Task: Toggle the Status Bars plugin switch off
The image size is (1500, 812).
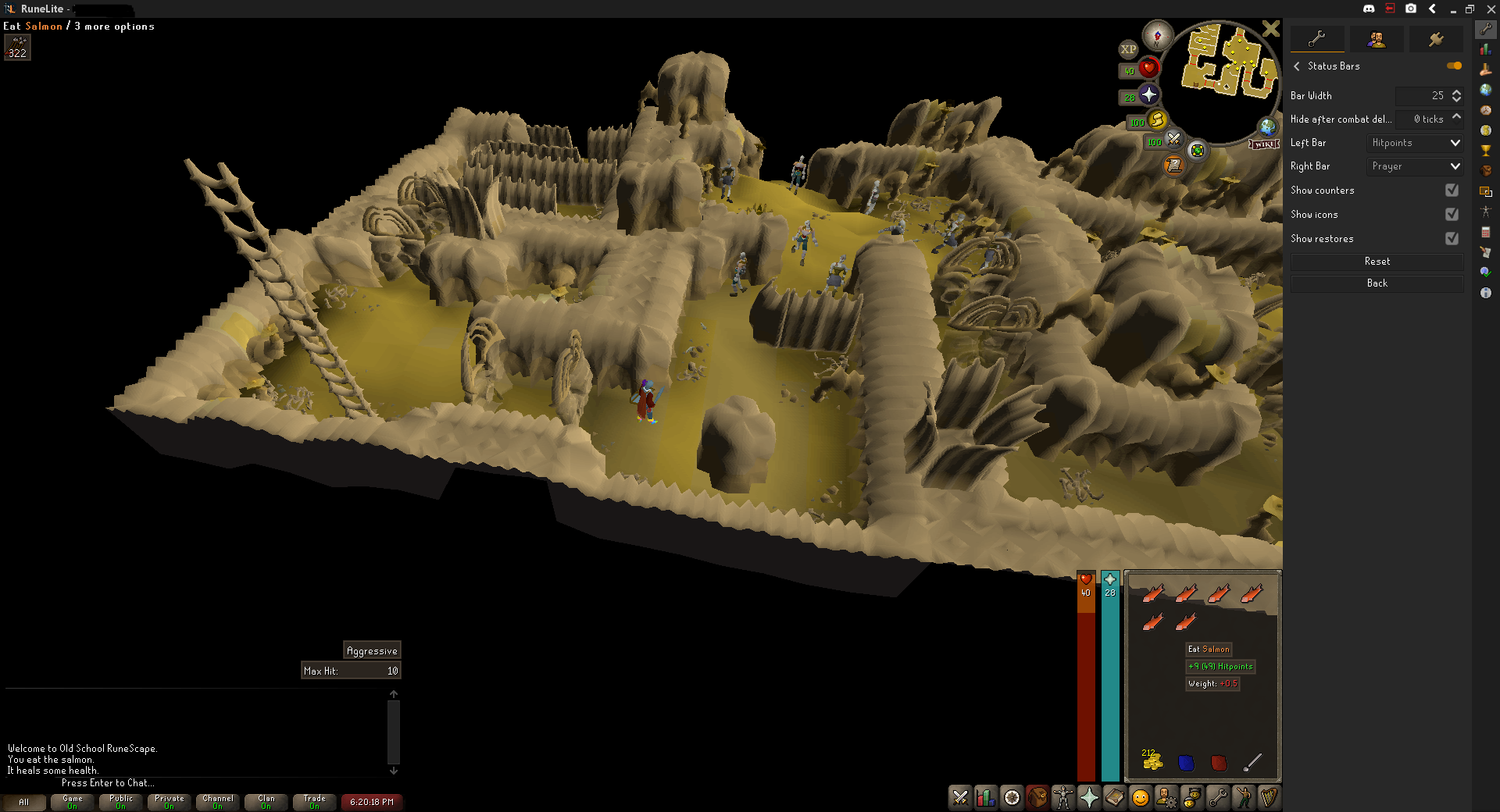Action: point(1455,66)
